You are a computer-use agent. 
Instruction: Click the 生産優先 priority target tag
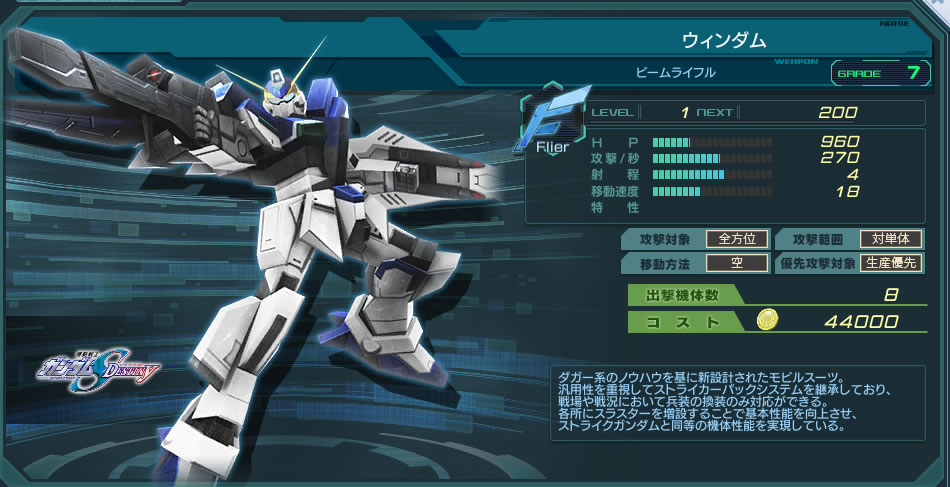[890, 264]
